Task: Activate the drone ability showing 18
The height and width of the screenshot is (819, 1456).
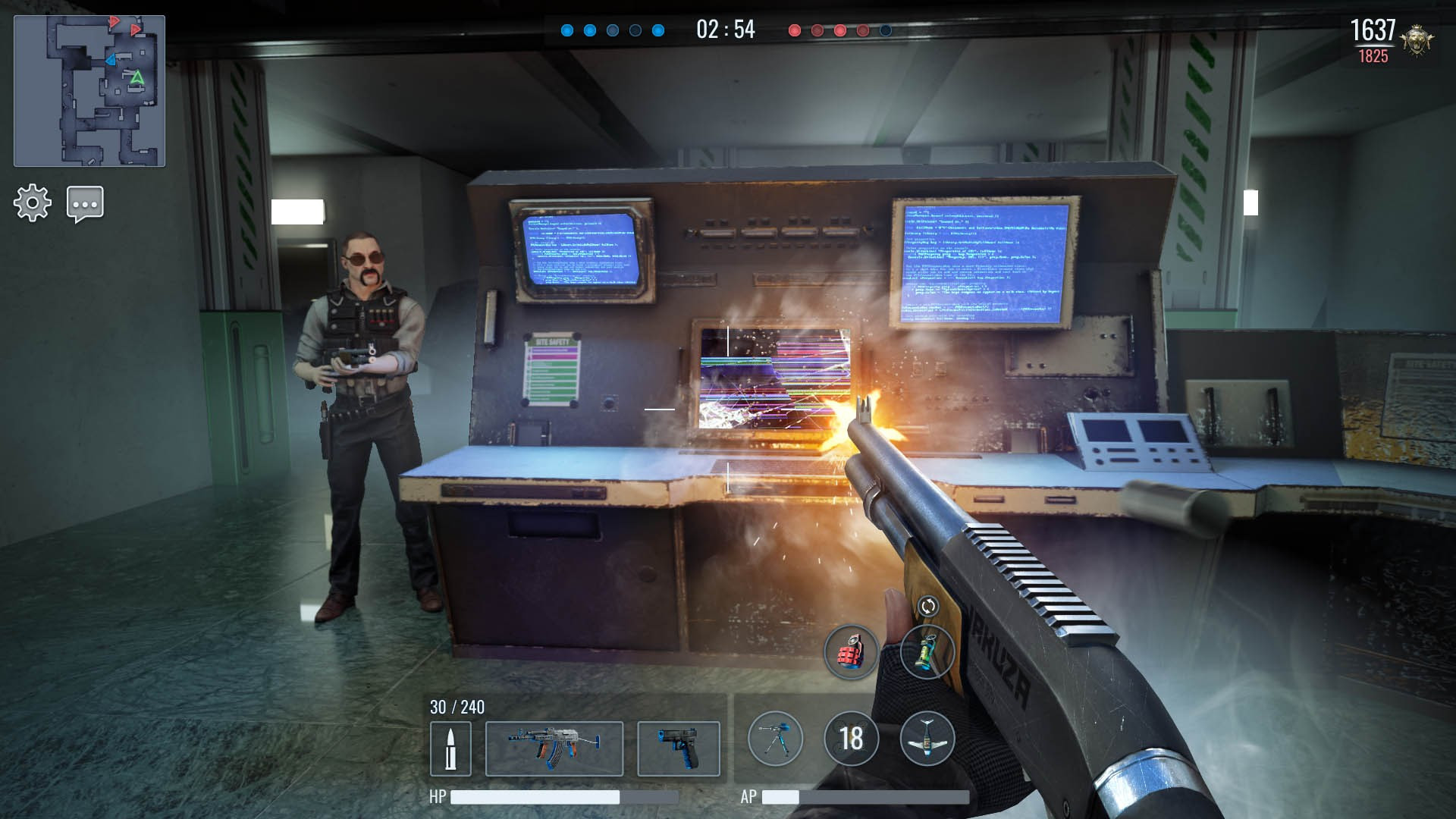Action: tap(851, 739)
